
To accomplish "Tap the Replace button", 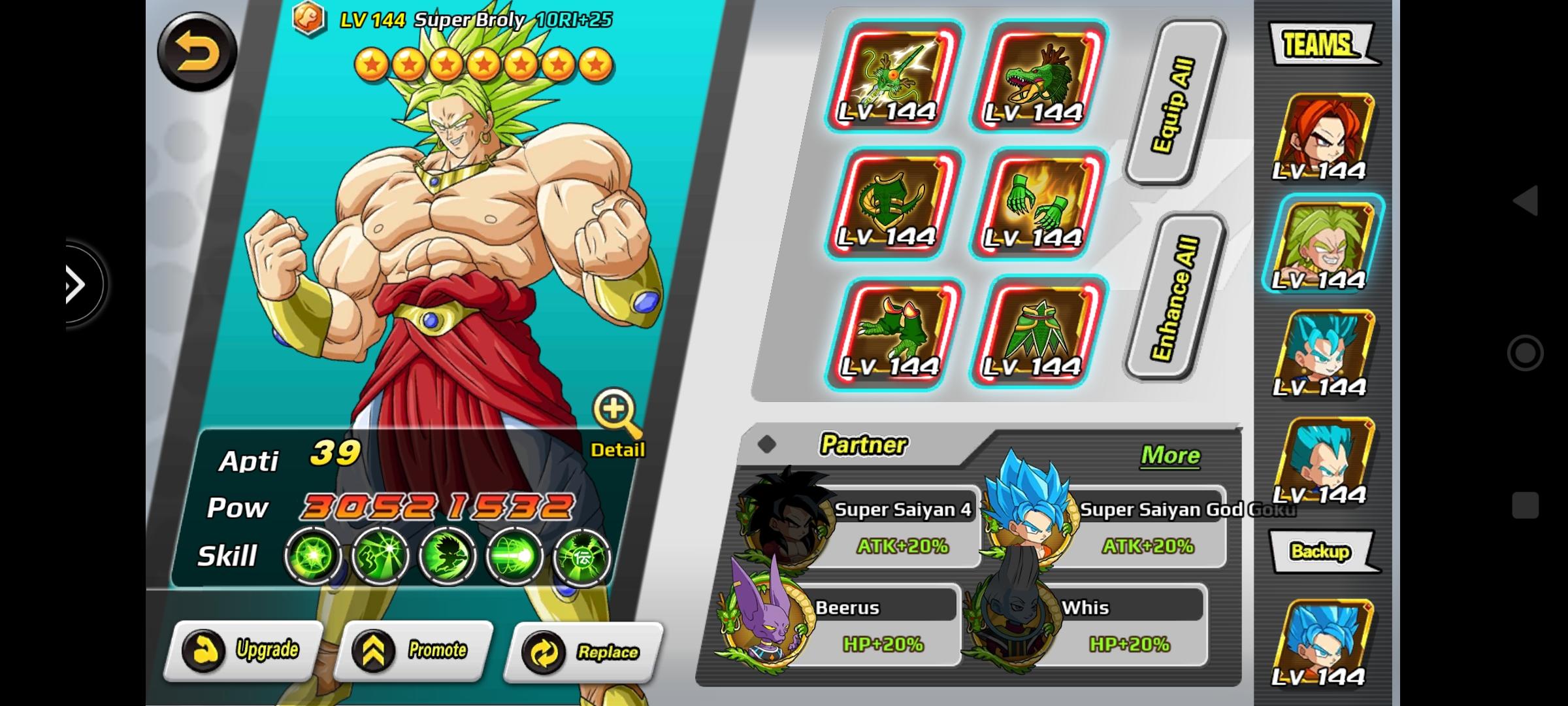I will pyautogui.click(x=583, y=652).
